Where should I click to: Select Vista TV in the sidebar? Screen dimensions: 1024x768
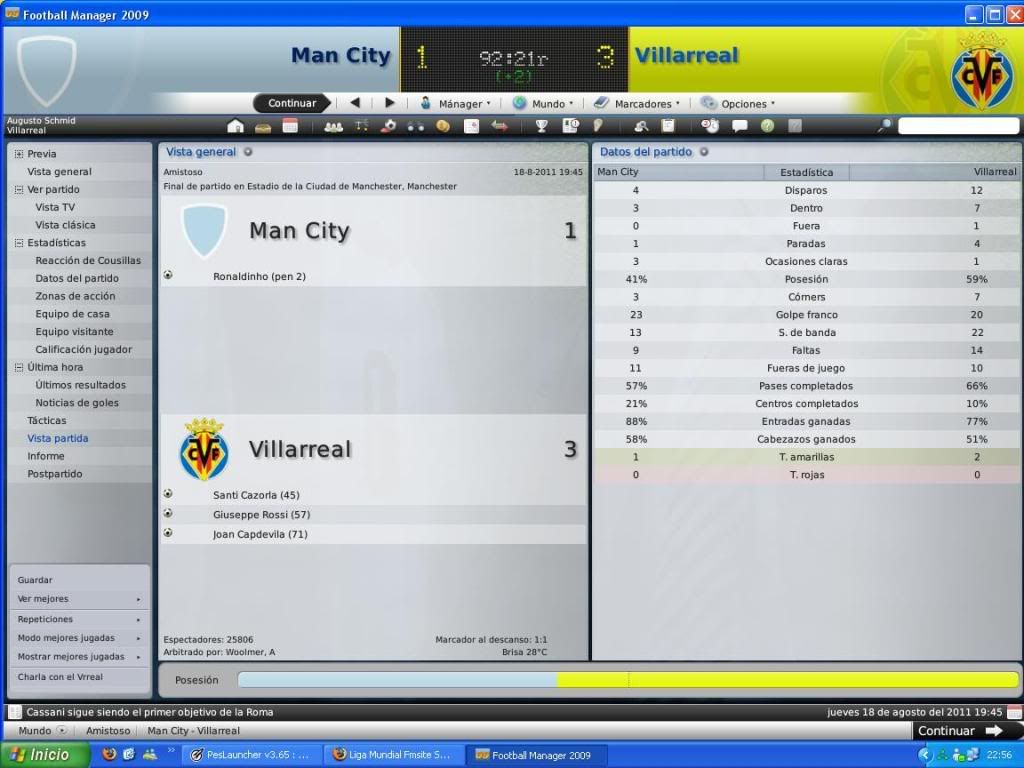pos(55,207)
